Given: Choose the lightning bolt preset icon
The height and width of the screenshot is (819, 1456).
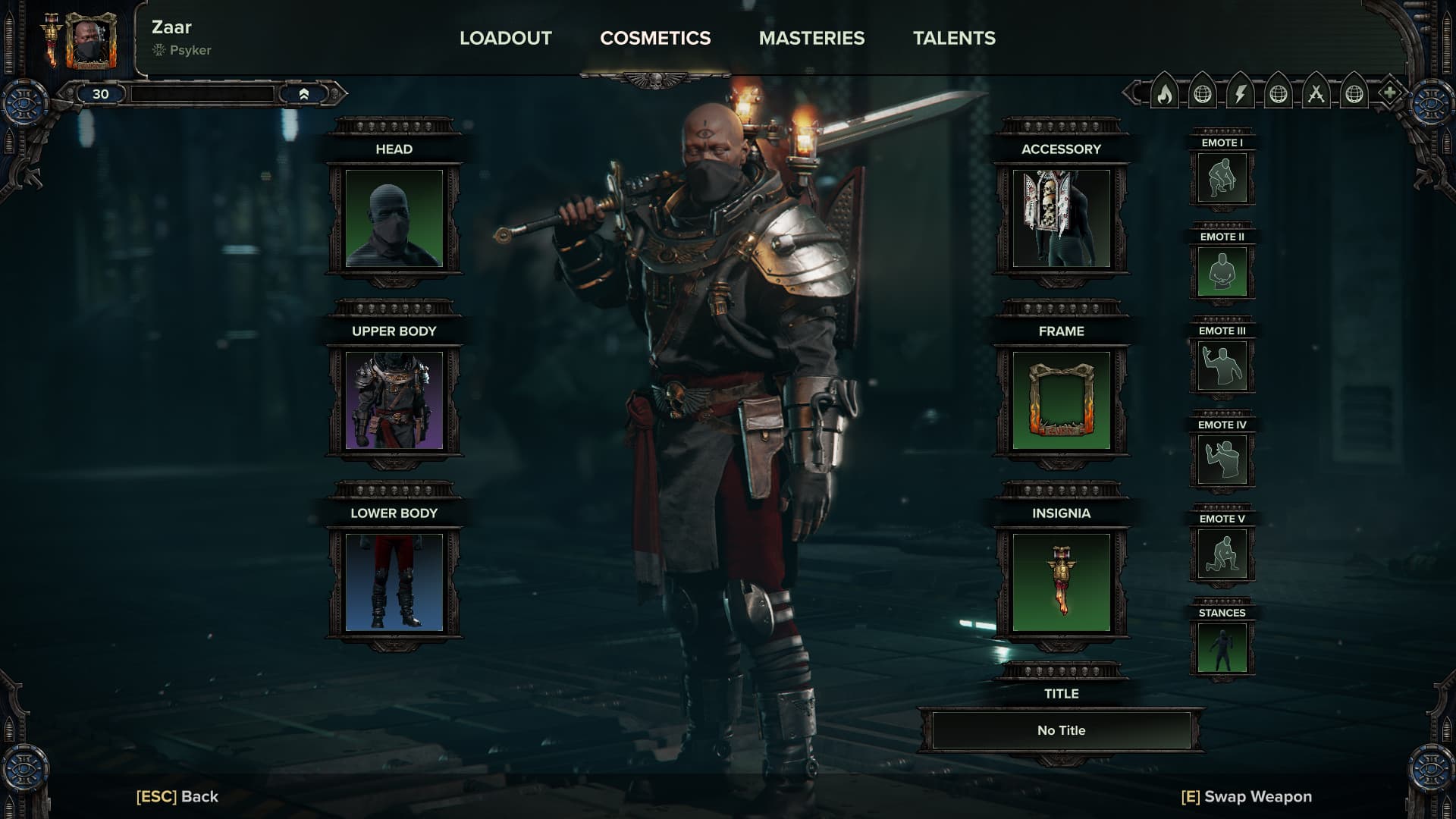Looking at the screenshot, I should pos(1241,94).
